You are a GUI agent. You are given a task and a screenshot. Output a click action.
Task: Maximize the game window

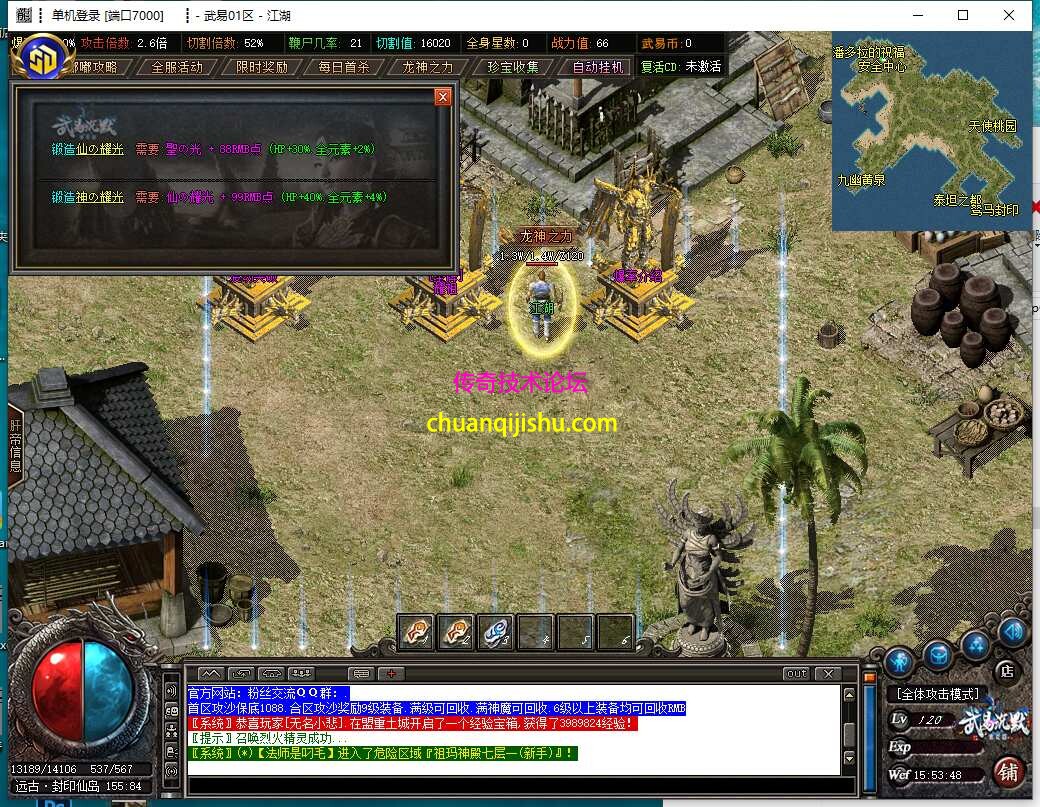[963, 15]
